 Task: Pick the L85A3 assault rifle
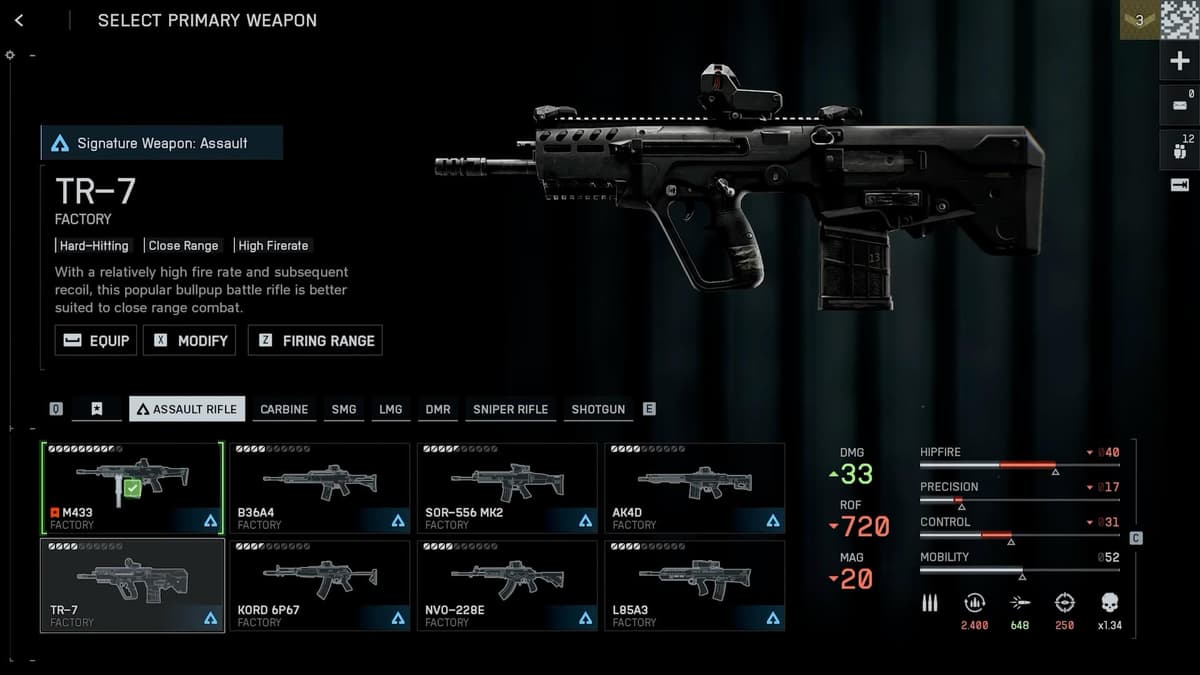tap(694, 586)
